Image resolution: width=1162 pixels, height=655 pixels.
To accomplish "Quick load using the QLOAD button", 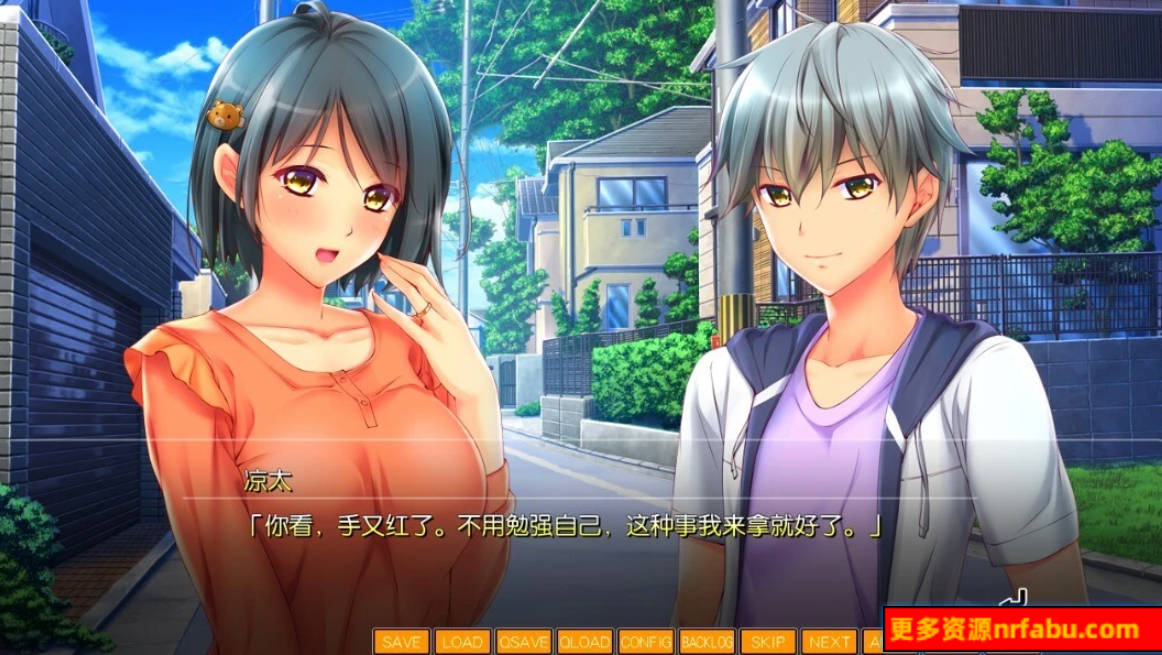I will click(584, 641).
